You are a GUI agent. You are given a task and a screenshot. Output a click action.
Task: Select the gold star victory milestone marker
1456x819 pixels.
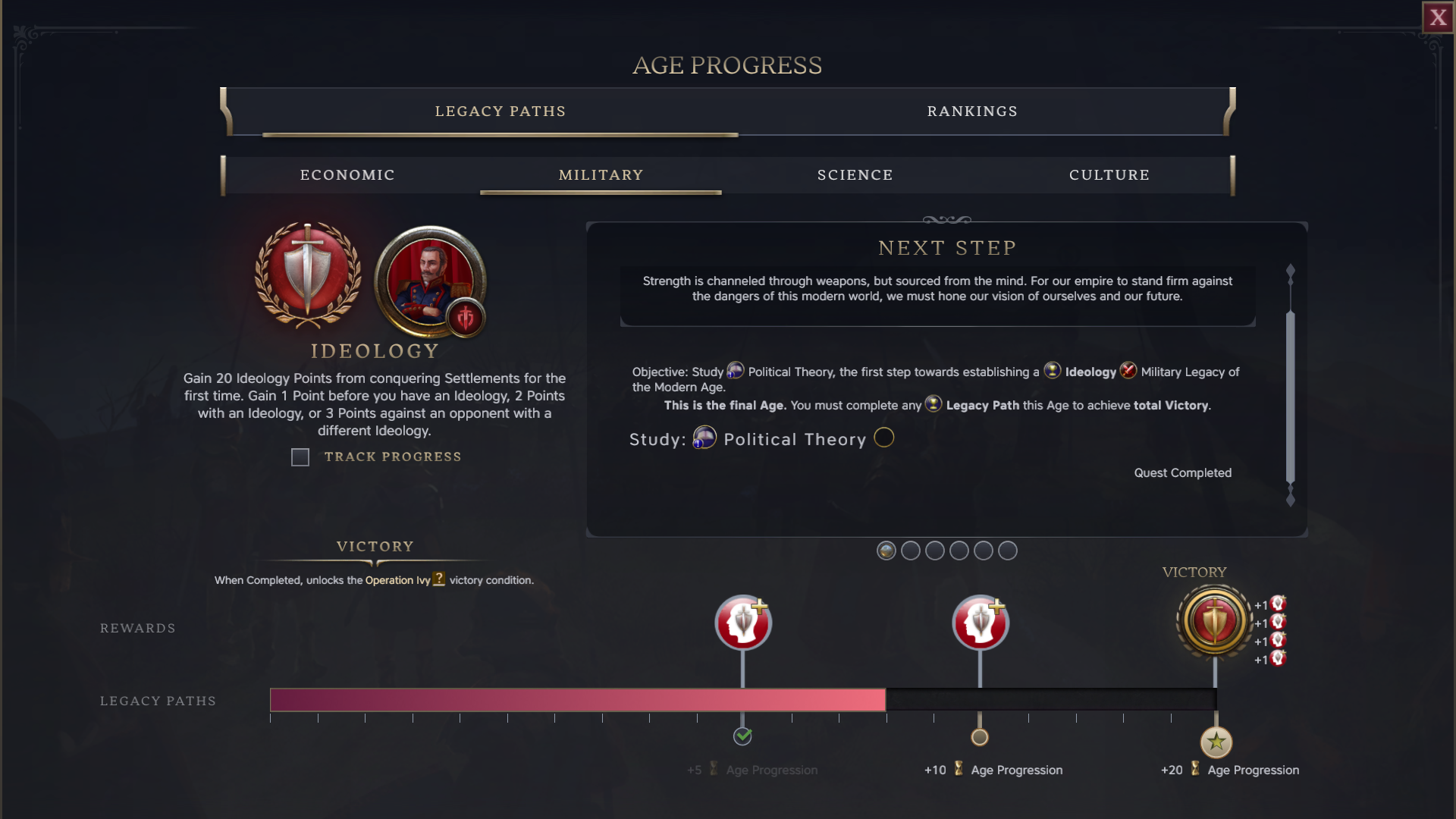1216,742
